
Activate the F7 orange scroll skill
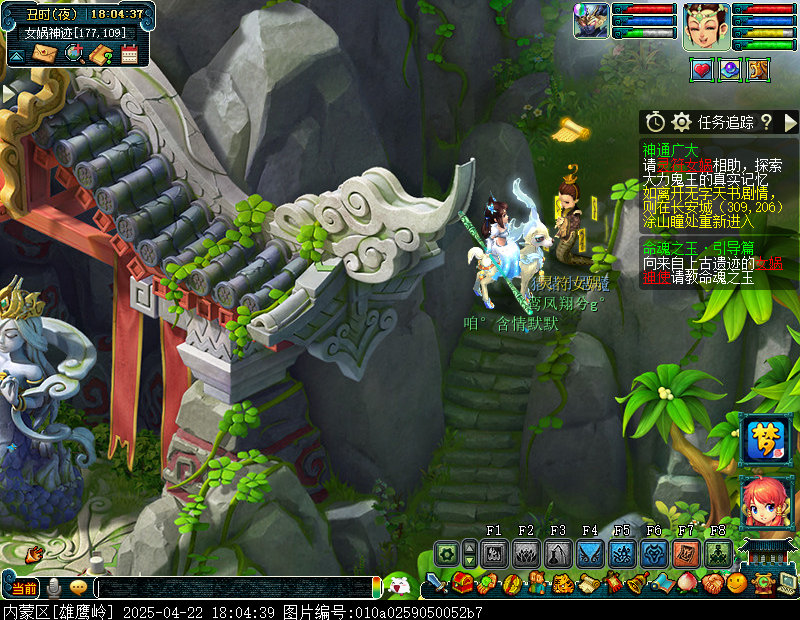click(686, 554)
